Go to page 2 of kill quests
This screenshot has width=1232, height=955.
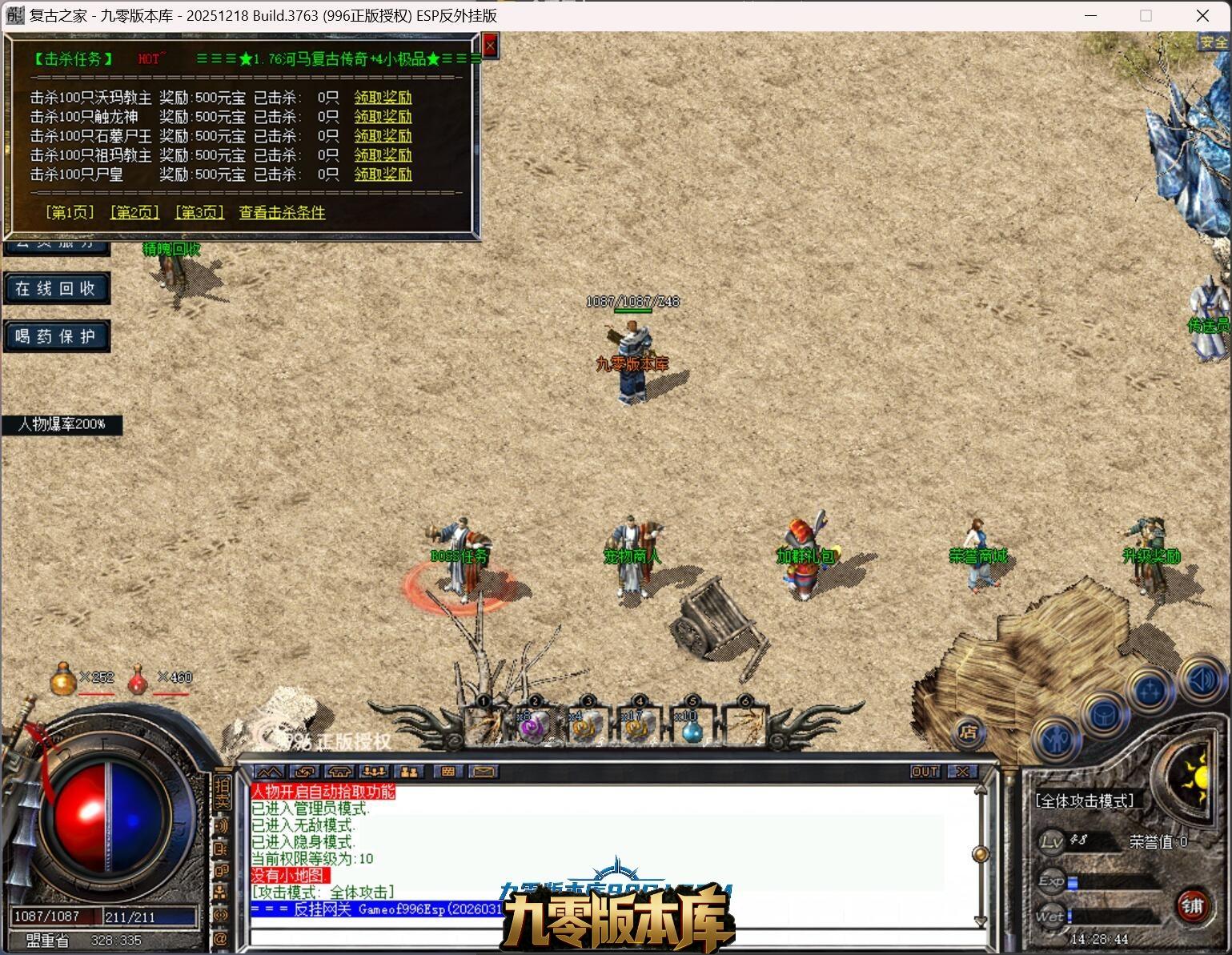(134, 212)
